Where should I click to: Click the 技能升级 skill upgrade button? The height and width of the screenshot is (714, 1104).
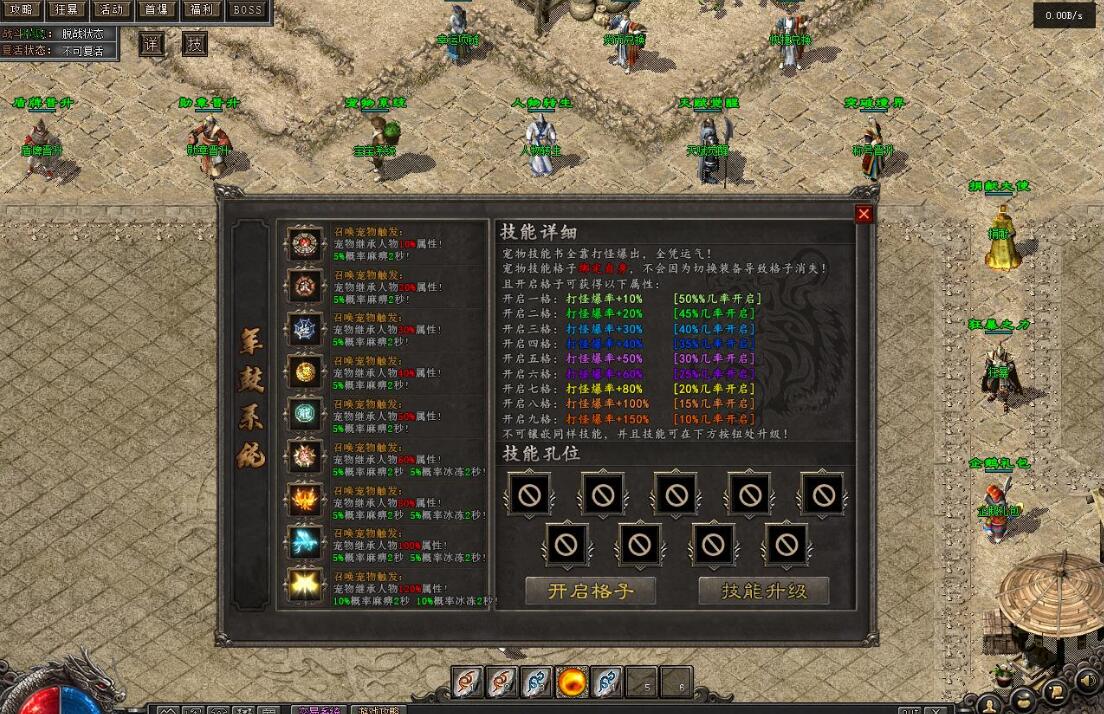764,591
